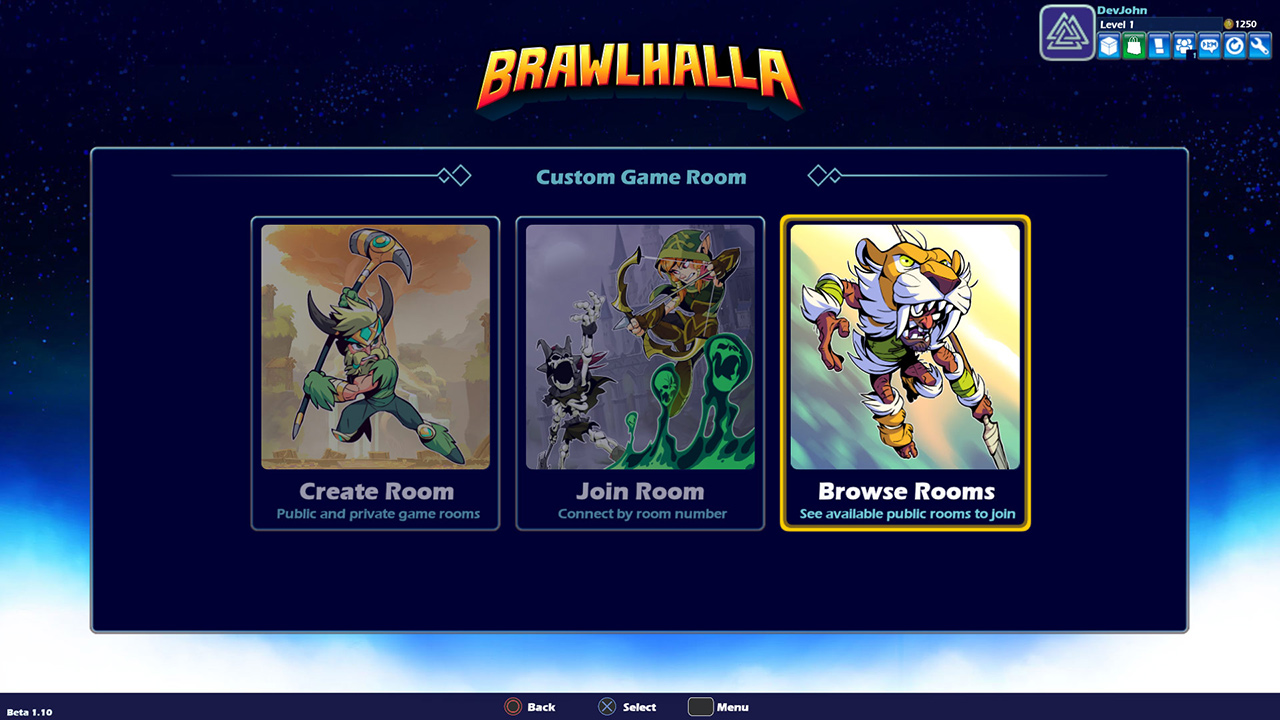Image resolution: width=1280 pixels, height=720 pixels.
Task: Click the Level 1 experience bar
Action: pos(1160,24)
